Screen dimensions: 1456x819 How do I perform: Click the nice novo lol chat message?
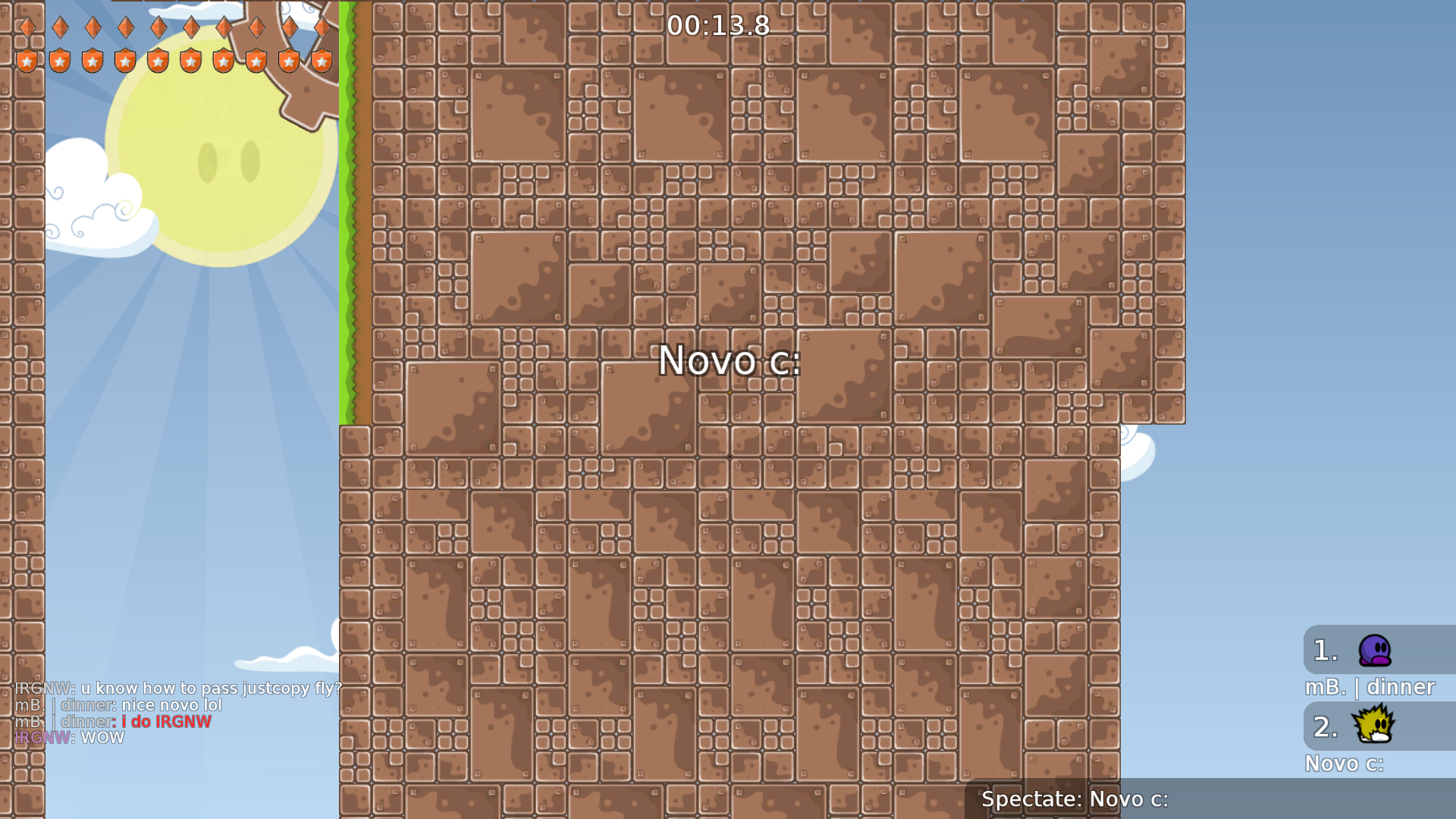click(x=173, y=705)
